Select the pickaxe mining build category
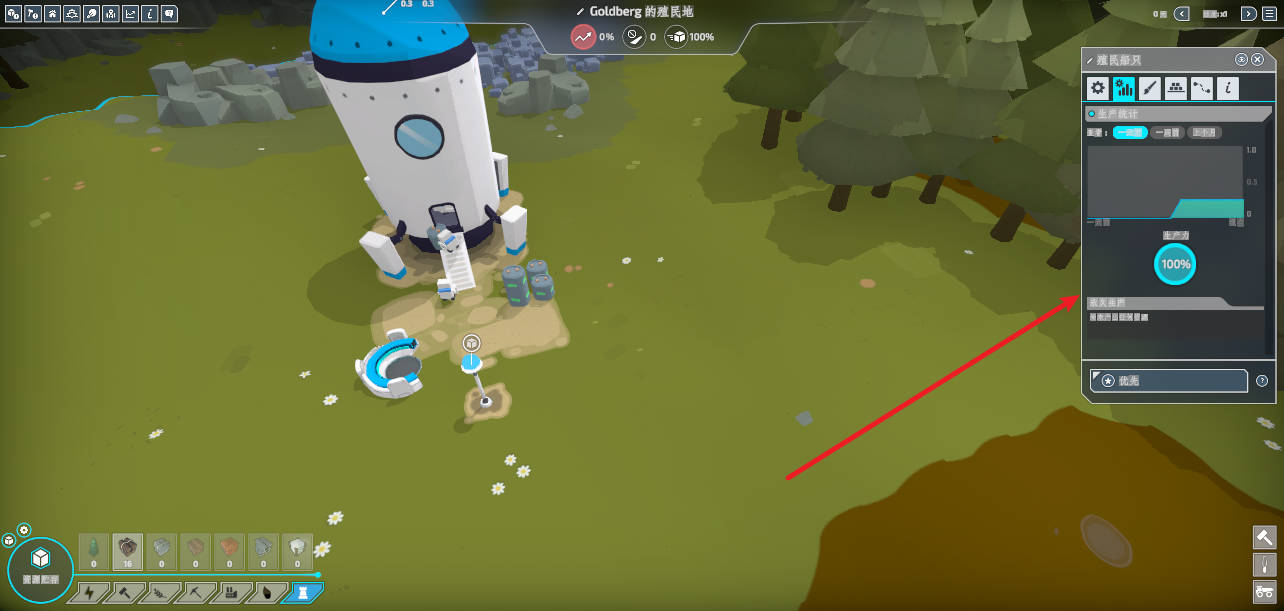 coord(195,594)
